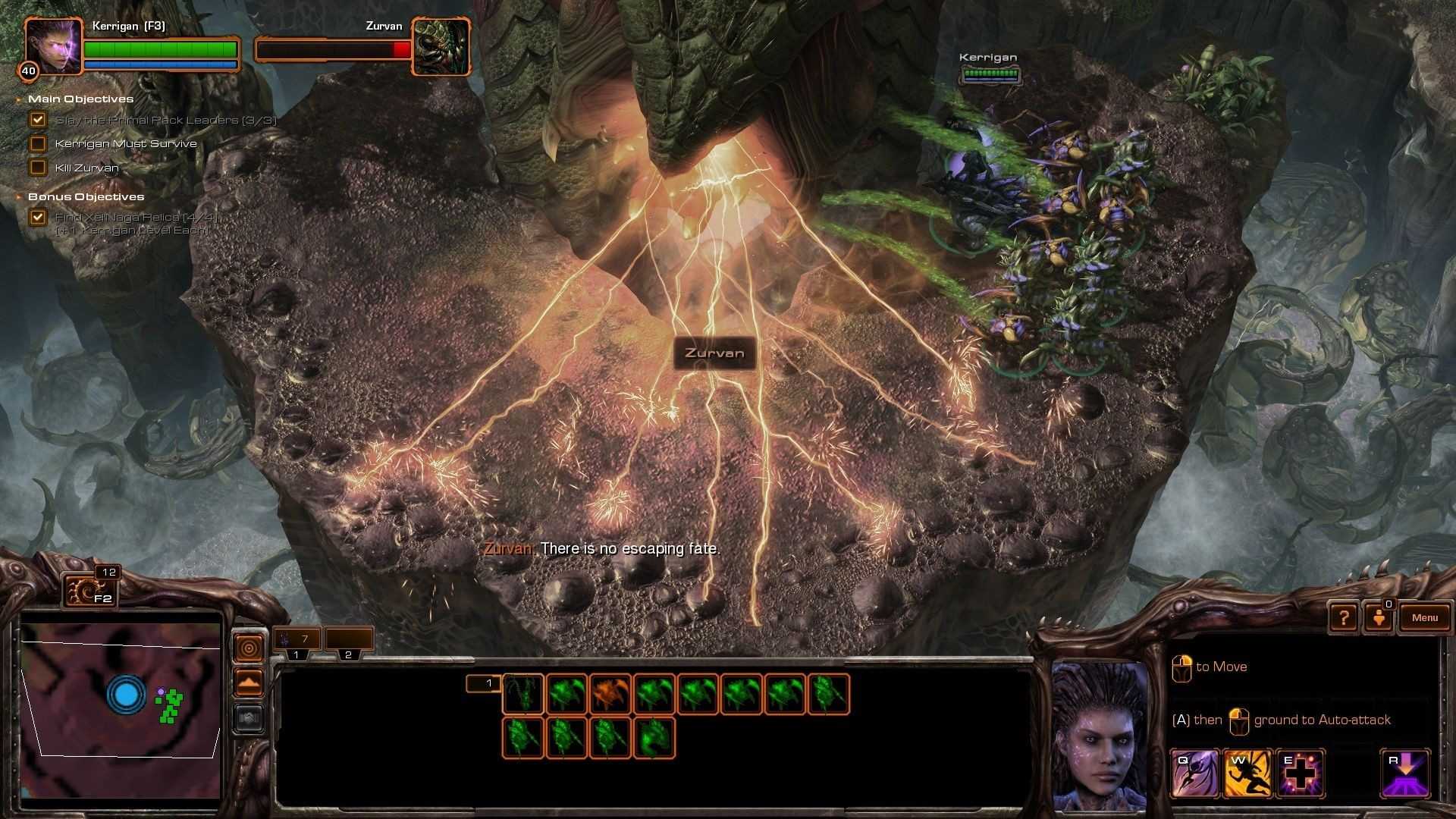Screen dimensions: 1456x819
Task: Check alerts via the alert icon showing 0
Action: [1380, 617]
